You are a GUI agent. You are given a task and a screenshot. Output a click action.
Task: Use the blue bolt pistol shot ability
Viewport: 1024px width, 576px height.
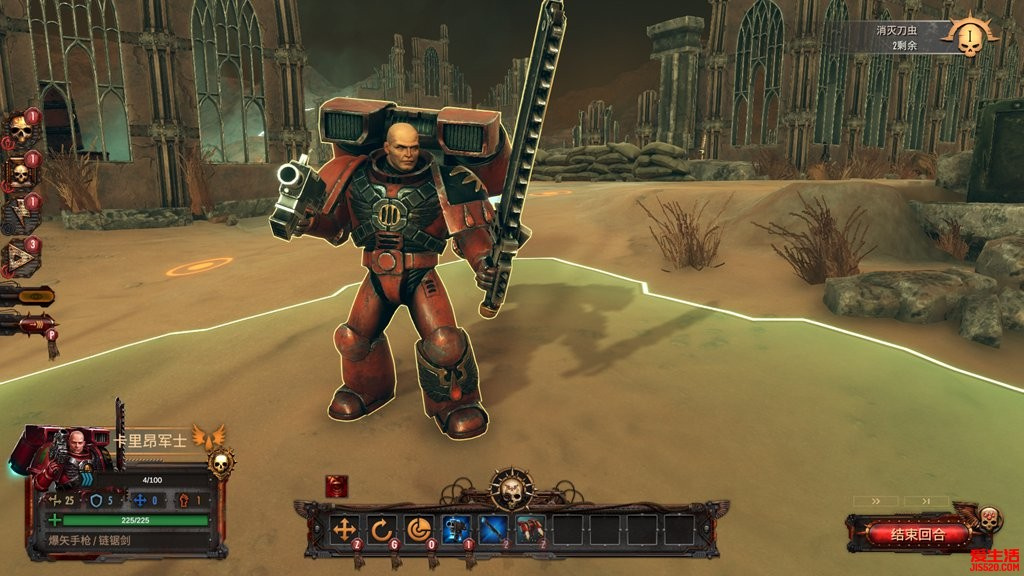(457, 530)
